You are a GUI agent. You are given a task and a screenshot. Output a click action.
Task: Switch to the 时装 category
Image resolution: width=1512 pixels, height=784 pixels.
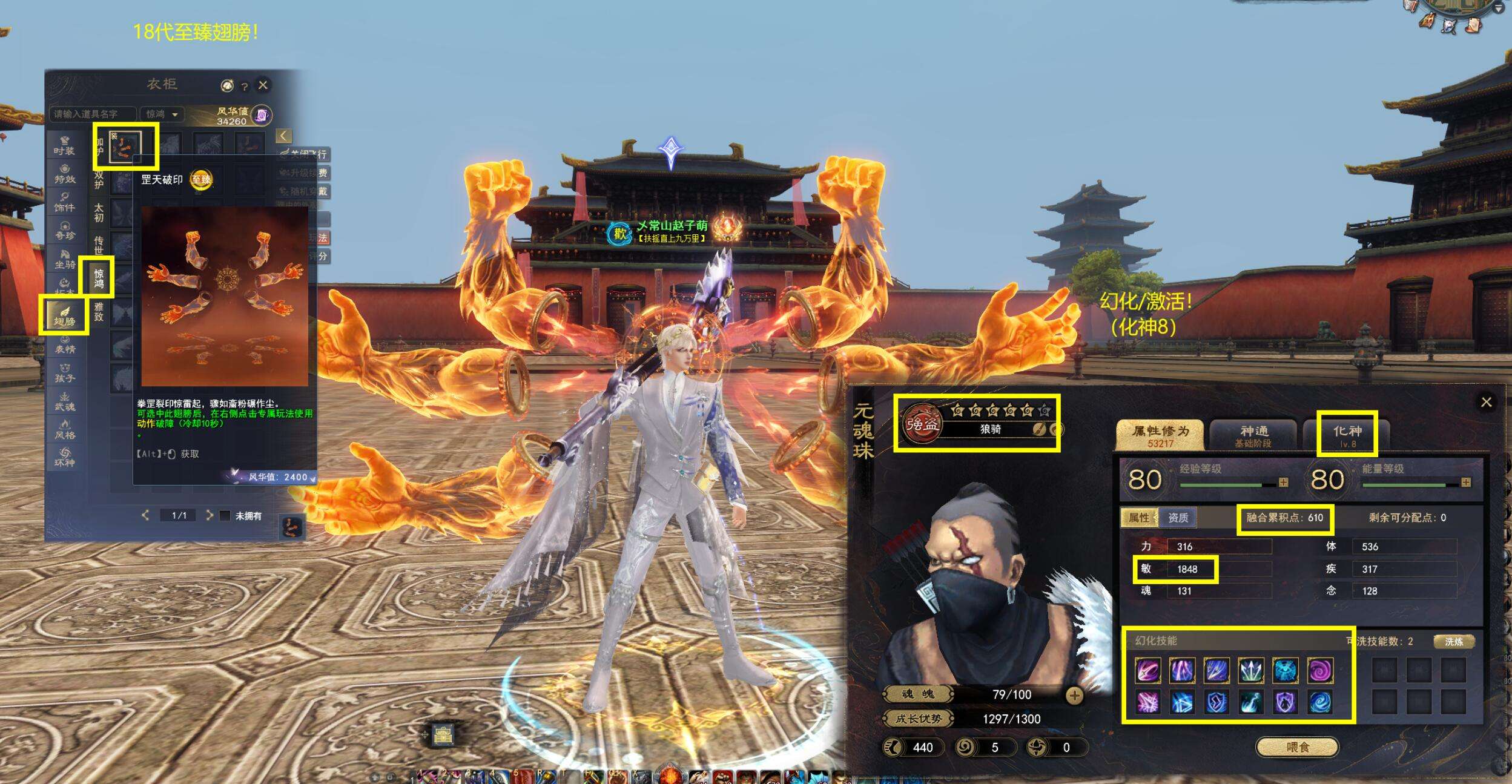pos(64,147)
